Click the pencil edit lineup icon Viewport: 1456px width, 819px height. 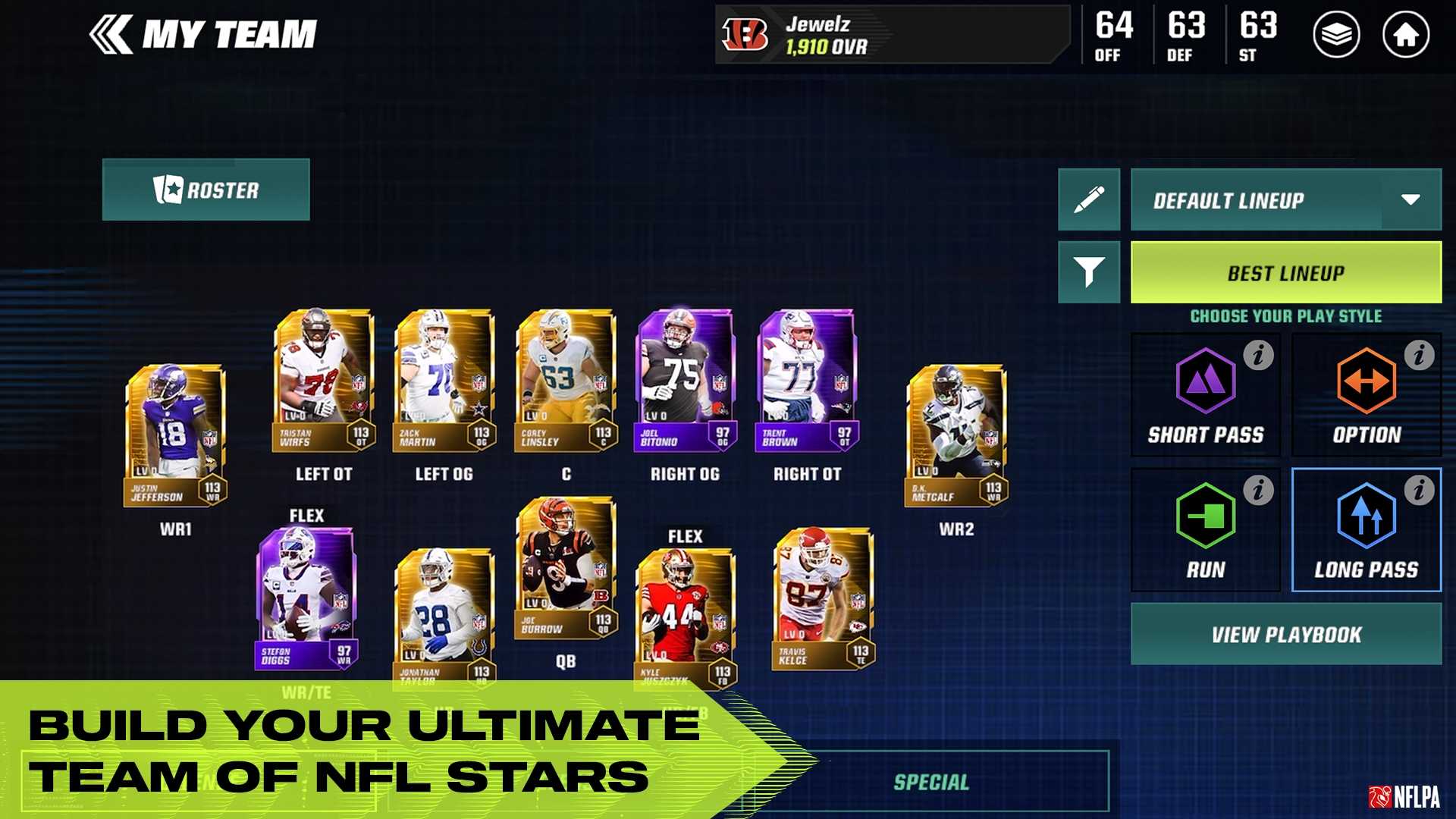[1088, 200]
